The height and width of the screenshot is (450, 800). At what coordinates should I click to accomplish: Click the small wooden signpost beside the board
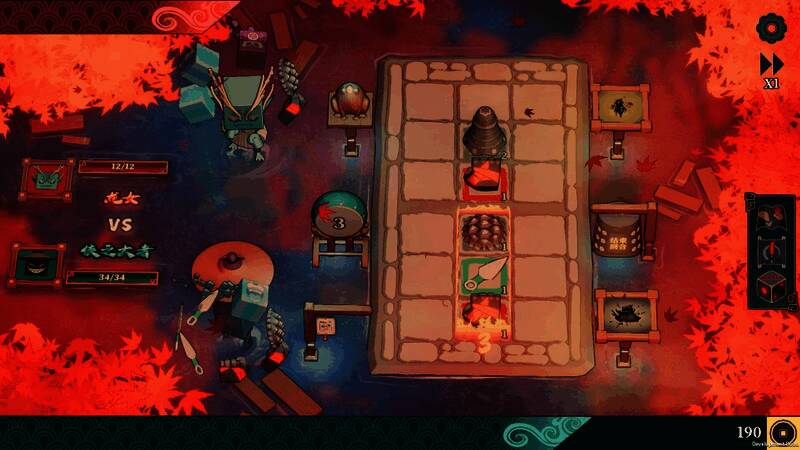325,326
